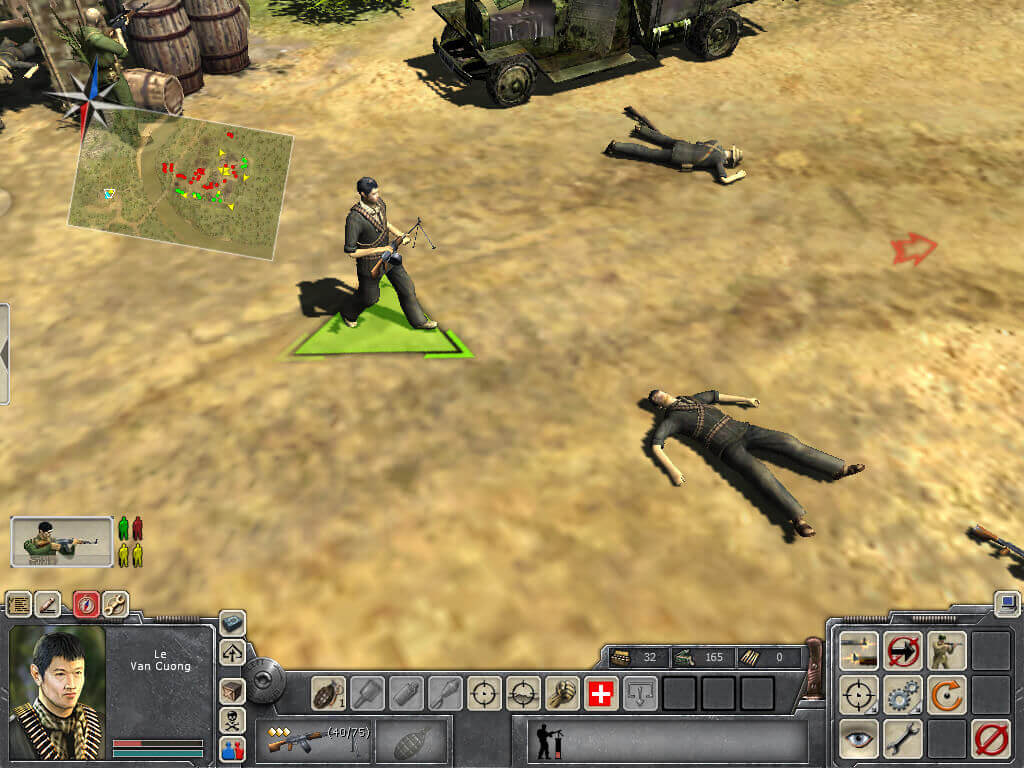Click the orange rotate arrow button
The height and width of the screenshot is (768, 1024).
[946, 694]
